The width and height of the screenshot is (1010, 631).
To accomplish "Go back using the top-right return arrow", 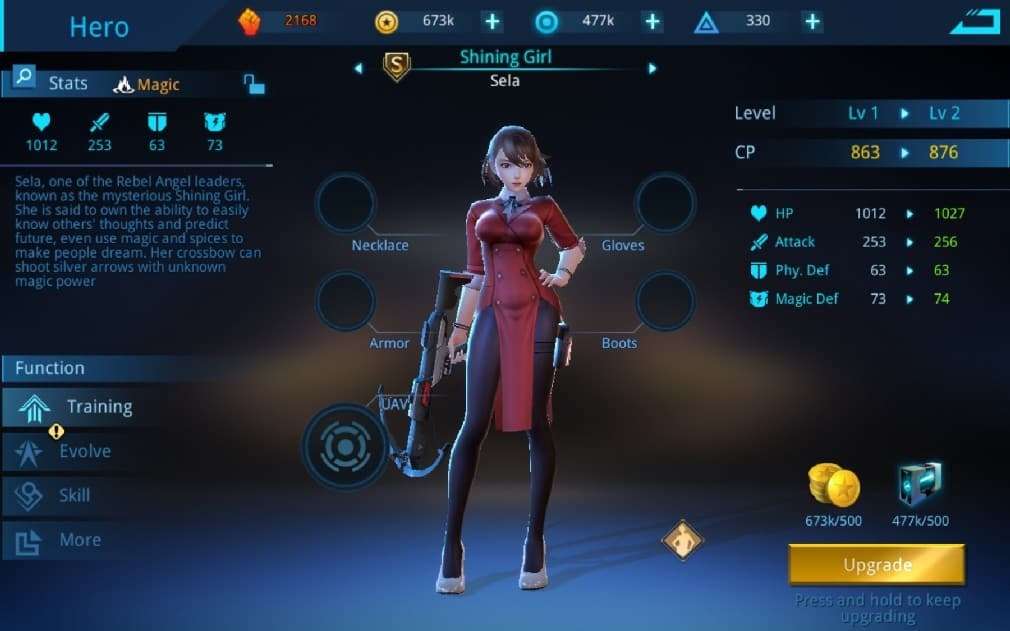I will point(974,21).
